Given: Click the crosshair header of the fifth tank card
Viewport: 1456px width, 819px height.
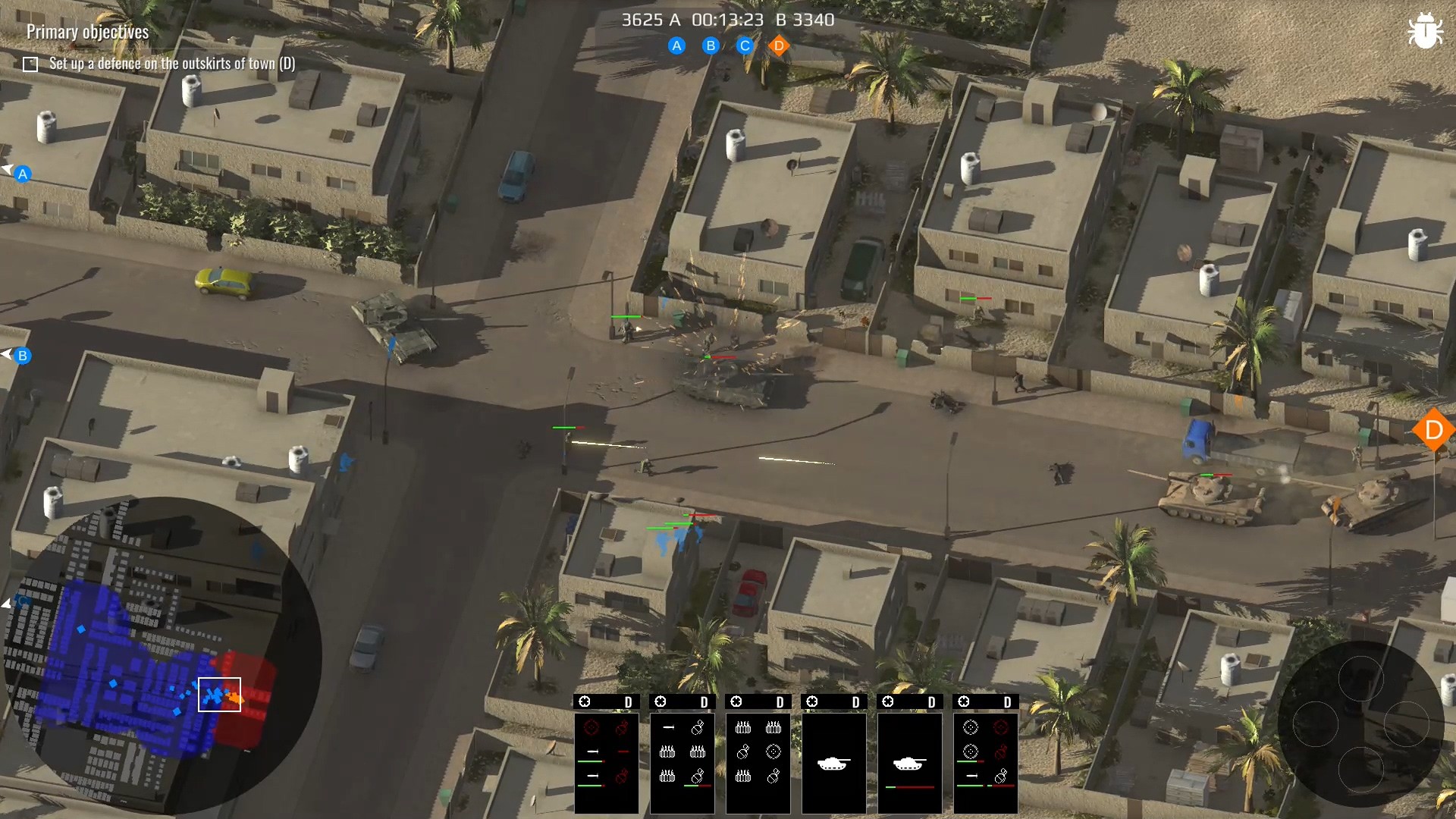Looking at the screenshot, I should (x=887, y=701).
